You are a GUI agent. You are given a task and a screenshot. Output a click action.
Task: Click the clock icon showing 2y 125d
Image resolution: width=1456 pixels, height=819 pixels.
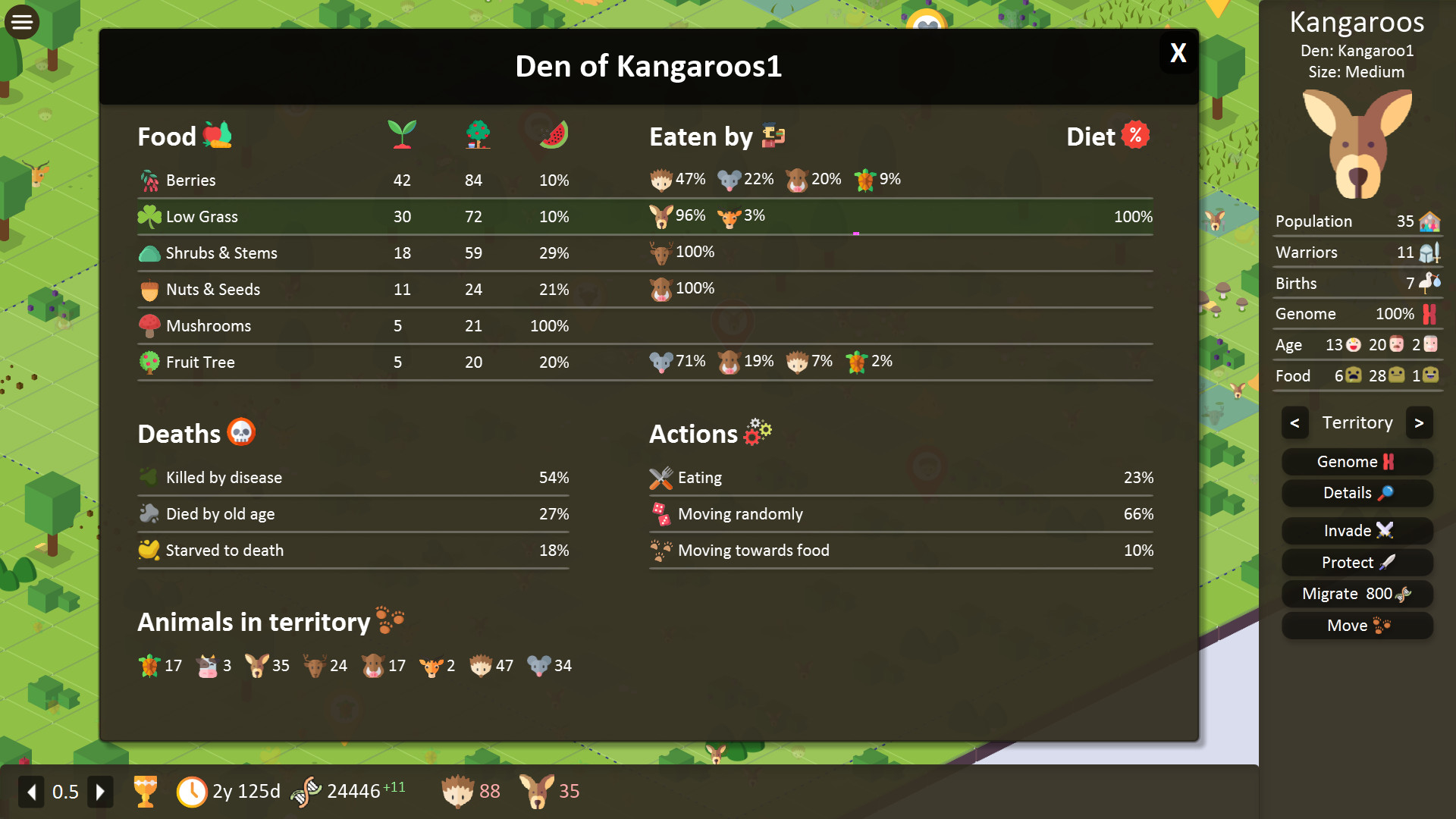pos(194,791)
